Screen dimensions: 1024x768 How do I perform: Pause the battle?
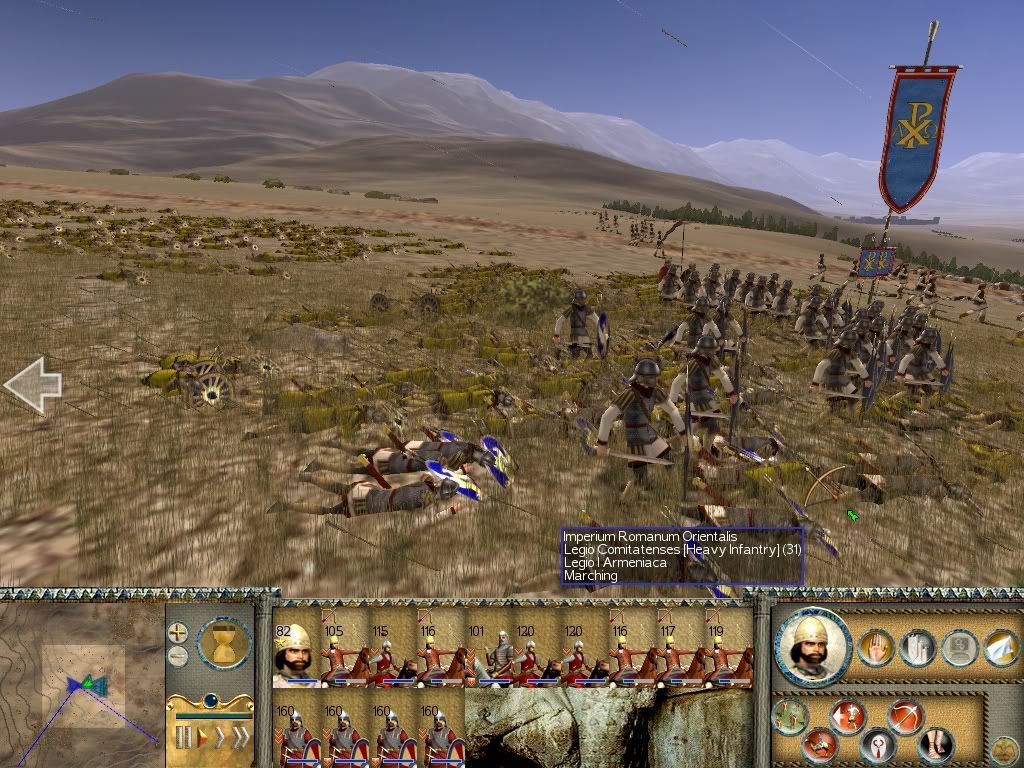pos(183,738)
